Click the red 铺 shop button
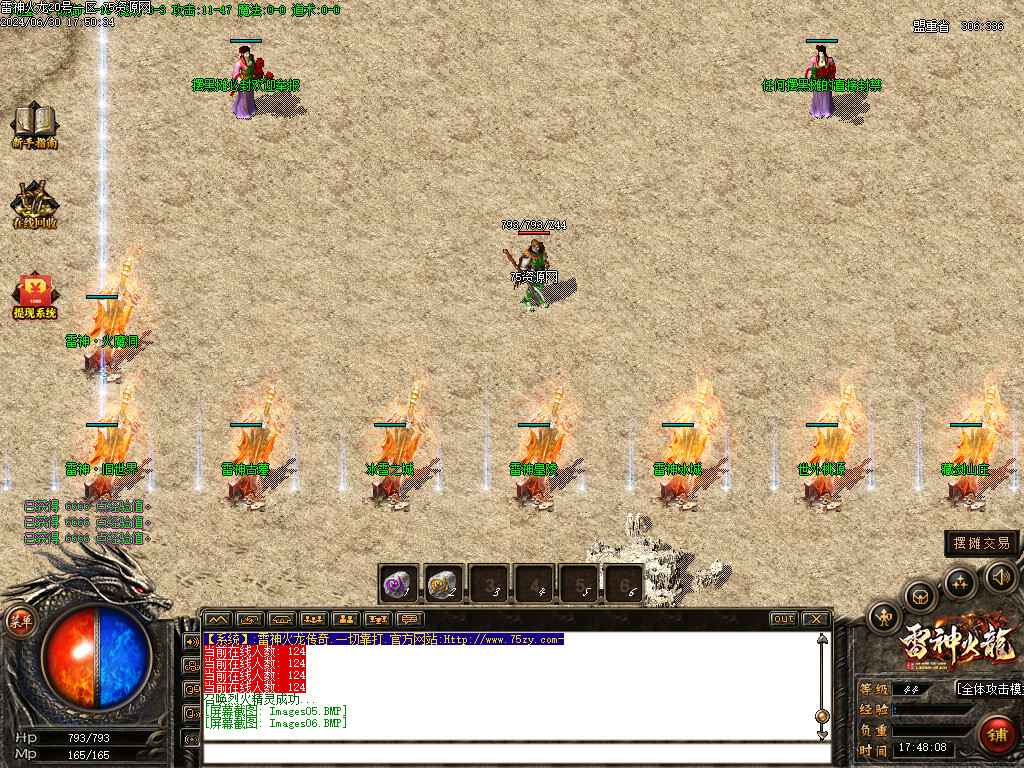Screen dimensions: 1024x768 pyautogui.click(x=995, y=734)
